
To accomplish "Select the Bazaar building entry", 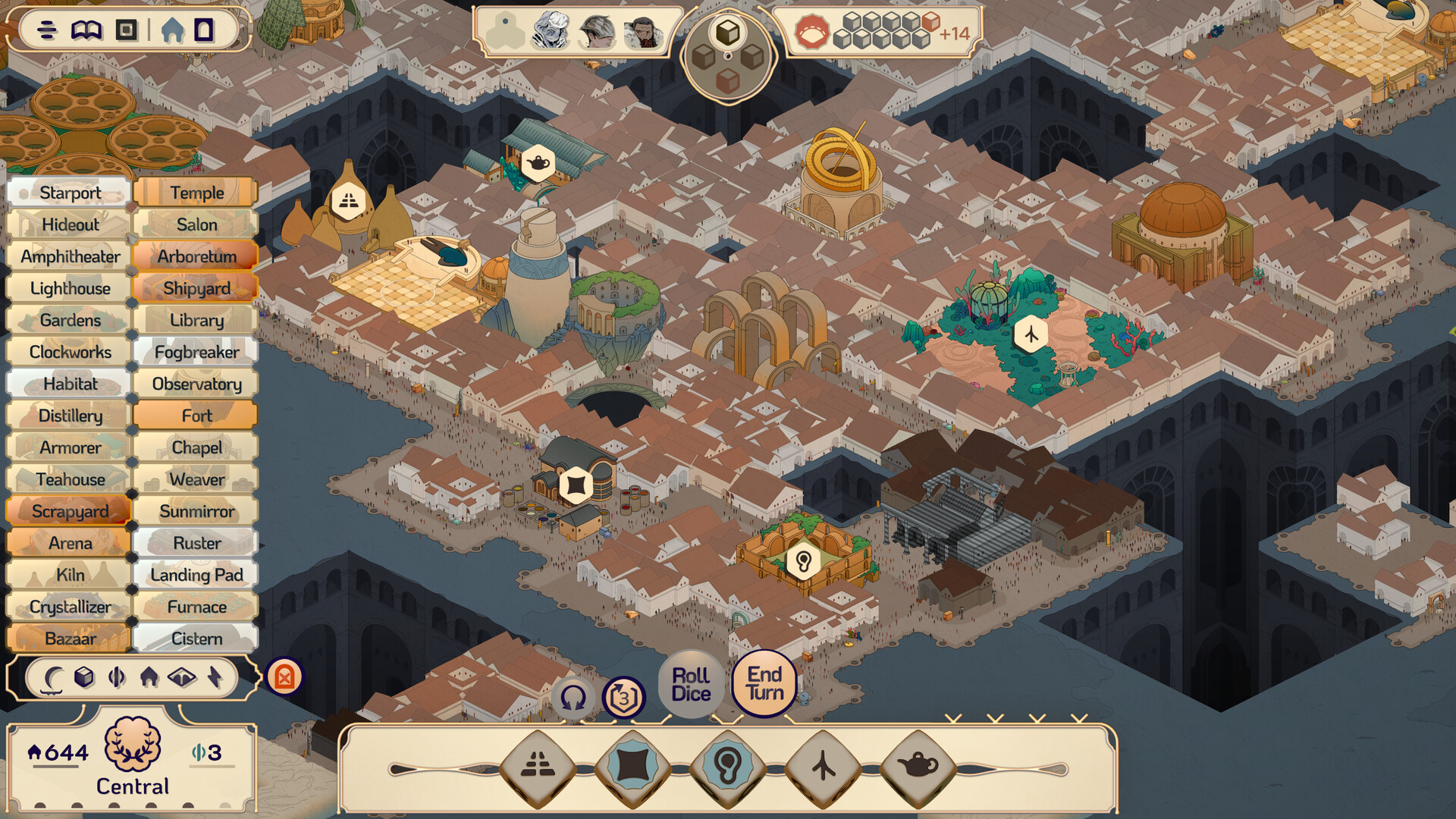I will [70, 639].
